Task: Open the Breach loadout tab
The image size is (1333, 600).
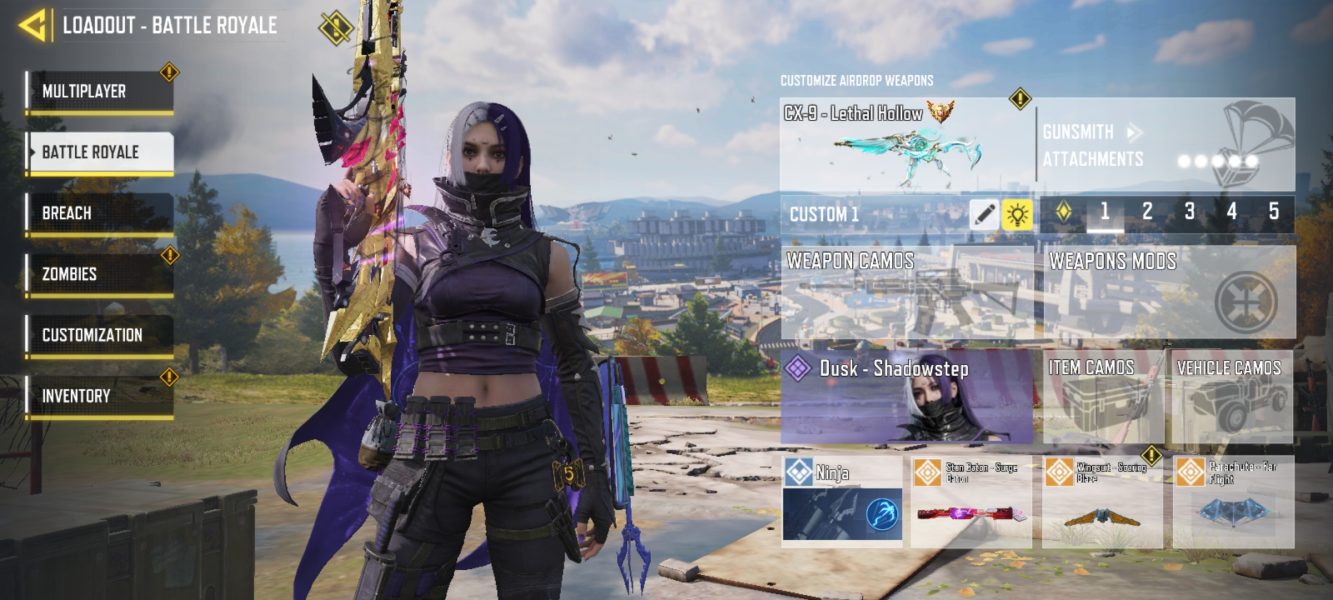Action: (99, 214)
